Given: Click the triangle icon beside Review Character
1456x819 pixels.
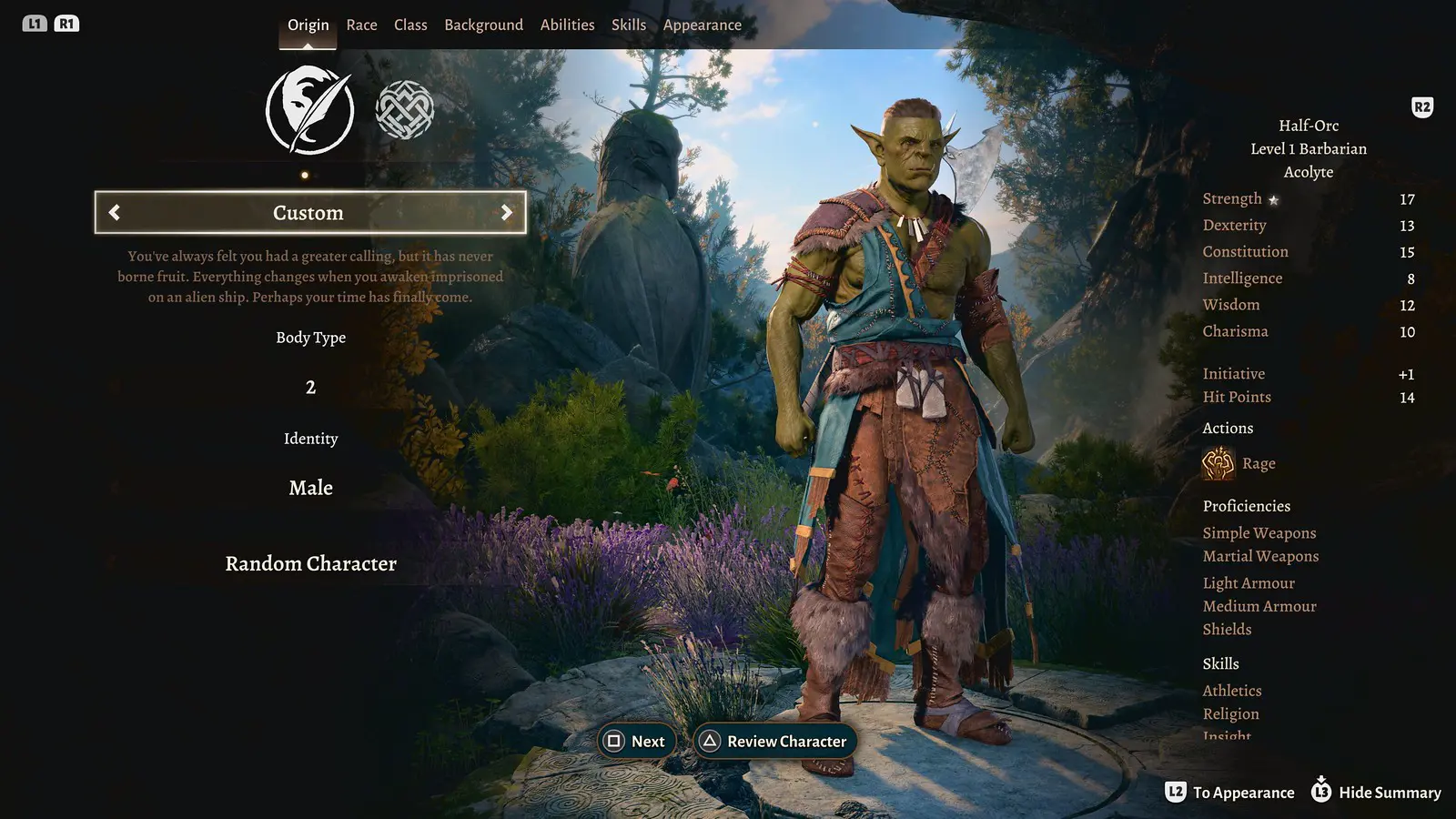Looking at the screenshot, I should [x=711, y=741].
